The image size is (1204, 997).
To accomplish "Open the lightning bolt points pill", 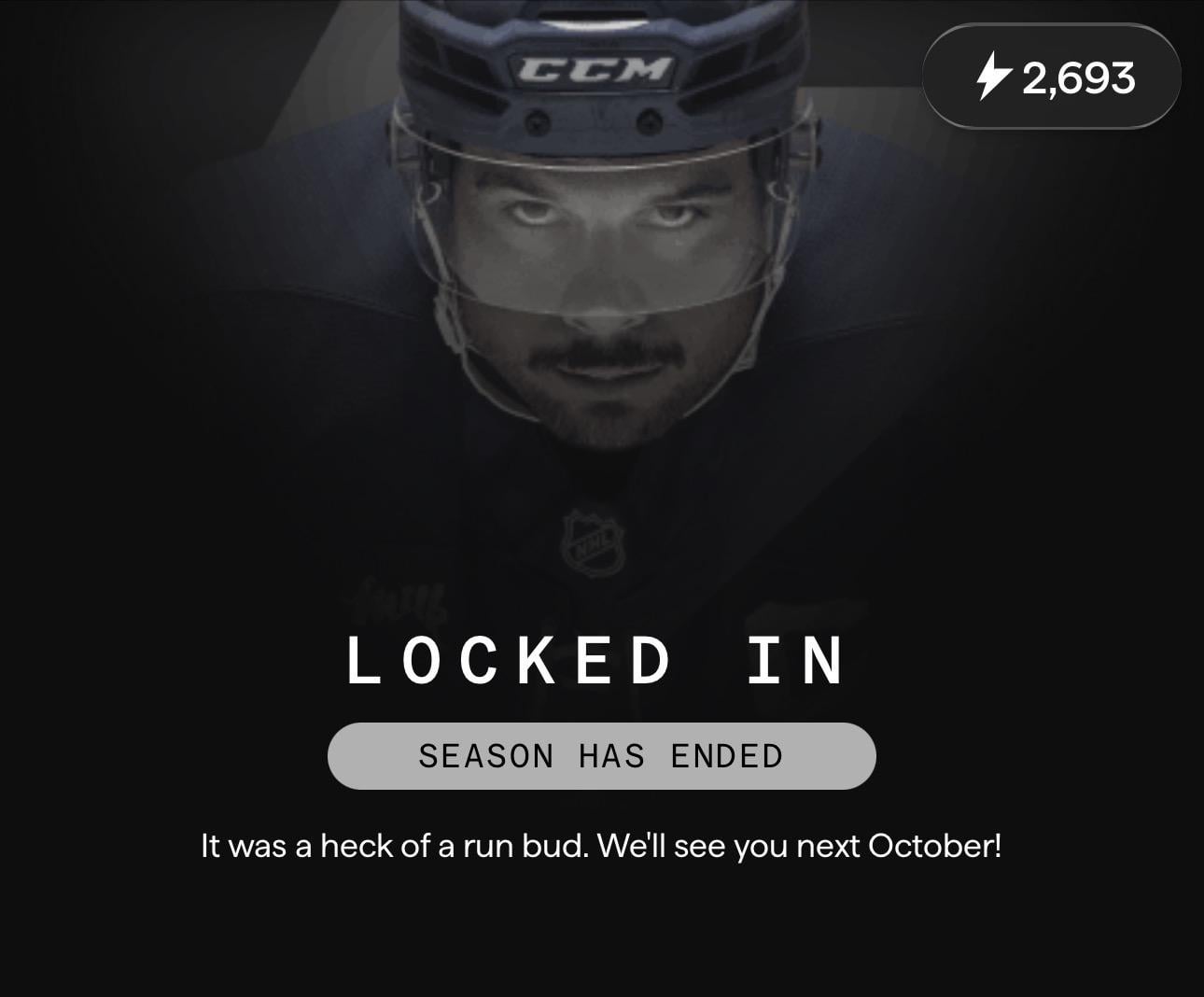I will pyautogui.click(x=1052, y=77).
